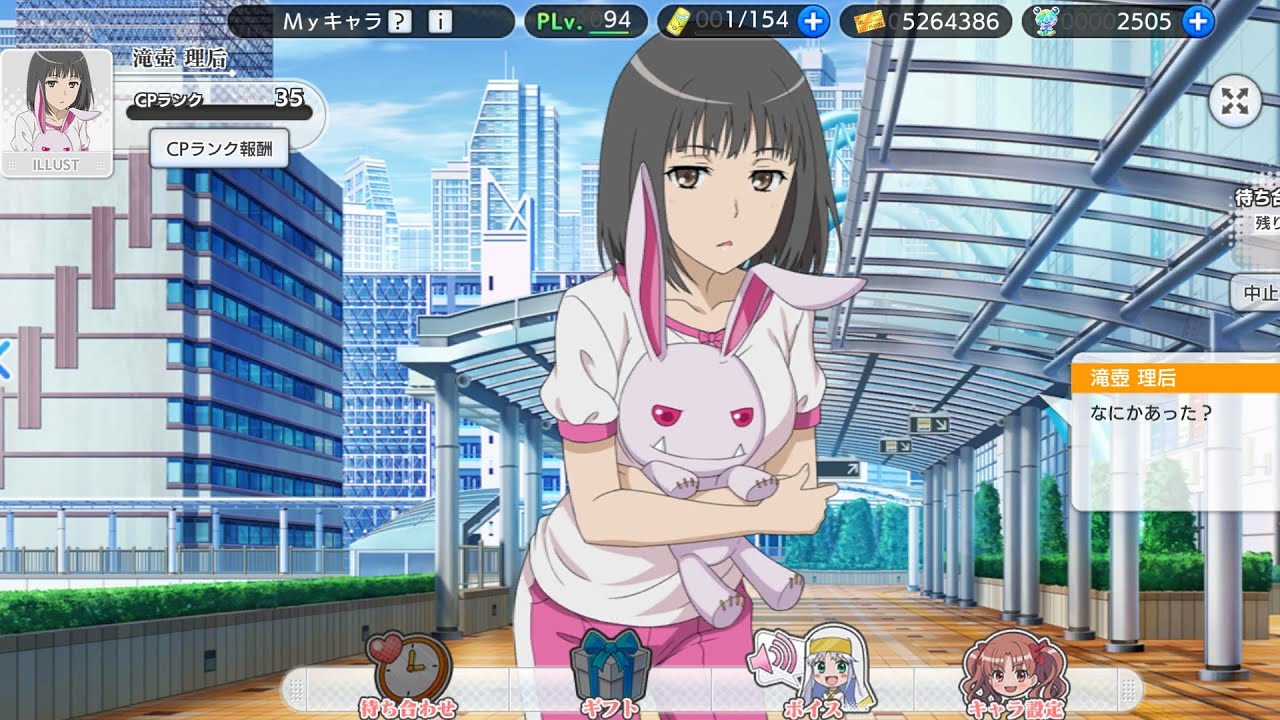This screenshot has height=720, width=1280.
Task: Add stamina with the ticket plus button
Action: tap(814, 21)
